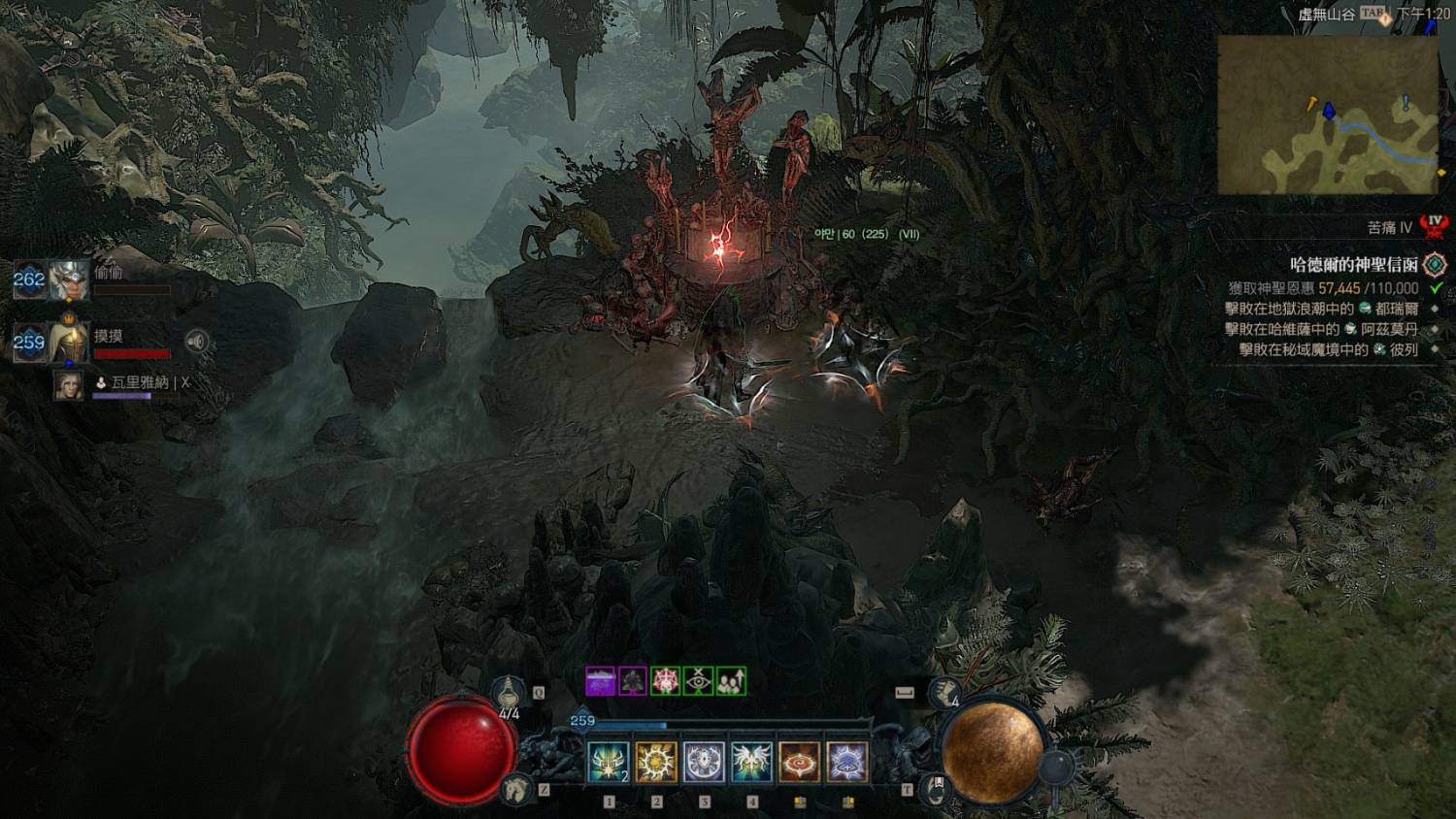The height and width of the screenshot is (819, 1456).
Task: Activate the blue eye frost skill
Action: pos(847,763)
